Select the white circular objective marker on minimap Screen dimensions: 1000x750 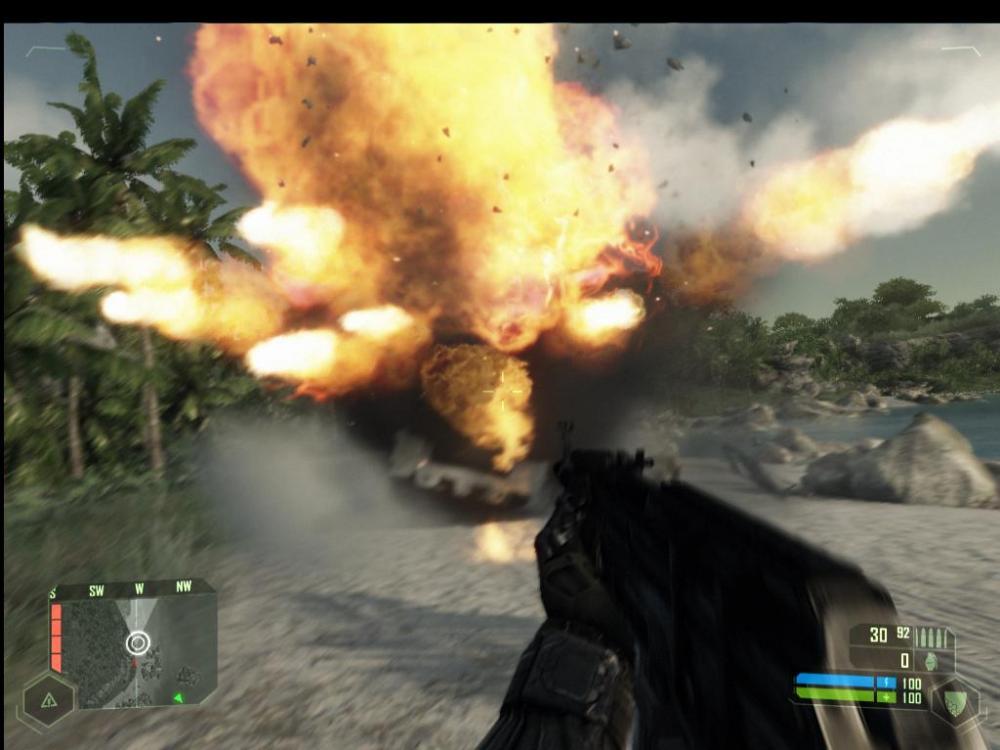[x=138, y=642]
